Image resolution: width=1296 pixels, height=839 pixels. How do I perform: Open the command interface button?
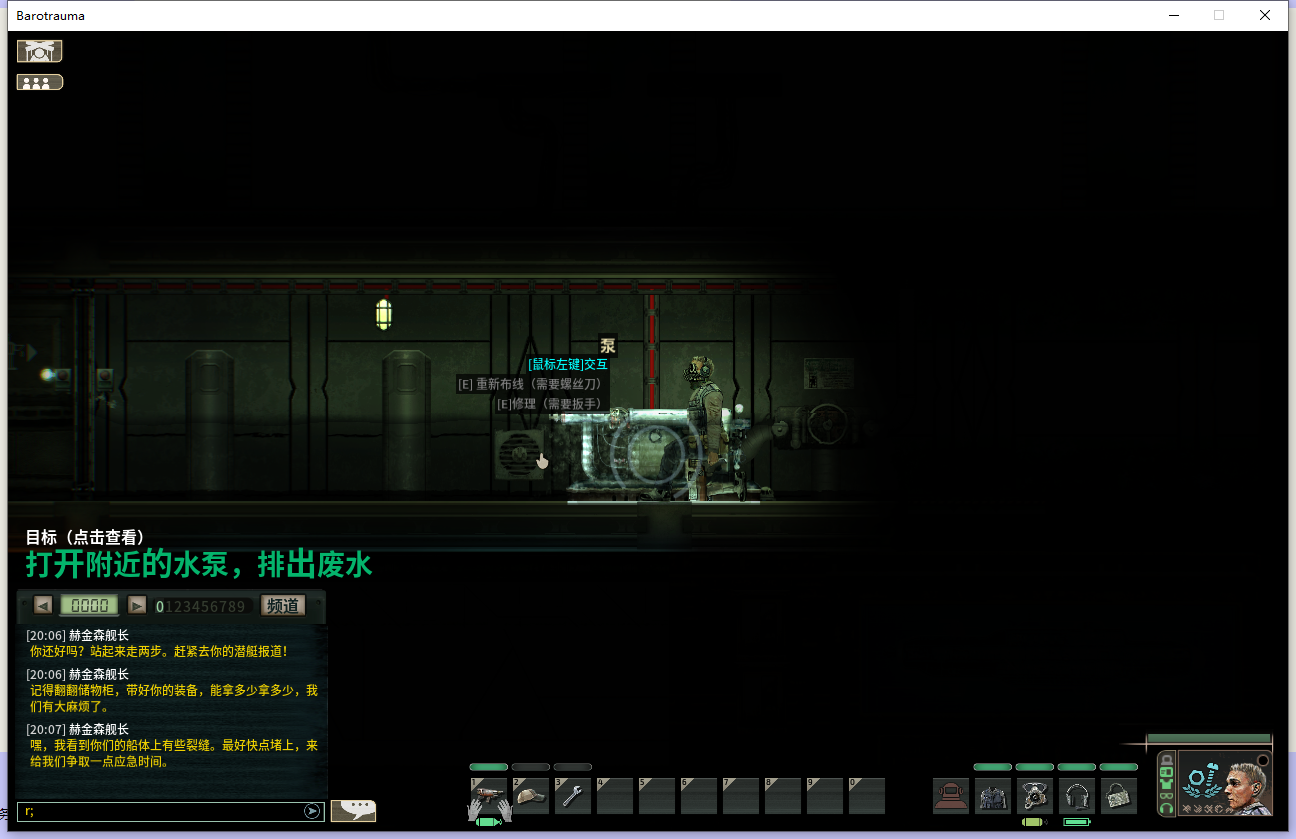(x=40, y=51)
